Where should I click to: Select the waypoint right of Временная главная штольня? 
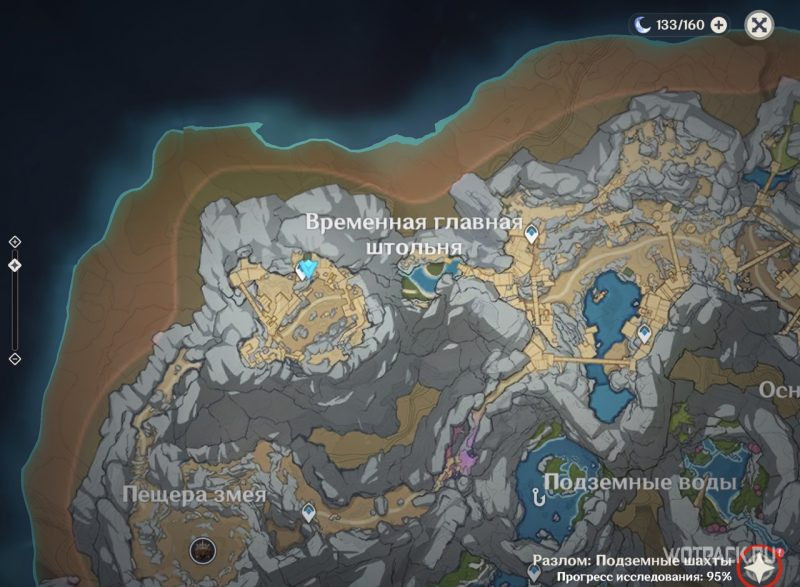533,233
